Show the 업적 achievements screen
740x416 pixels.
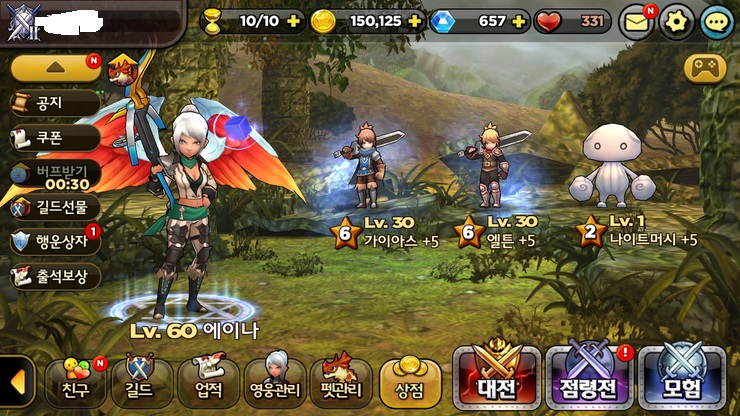tap(209, 380)
